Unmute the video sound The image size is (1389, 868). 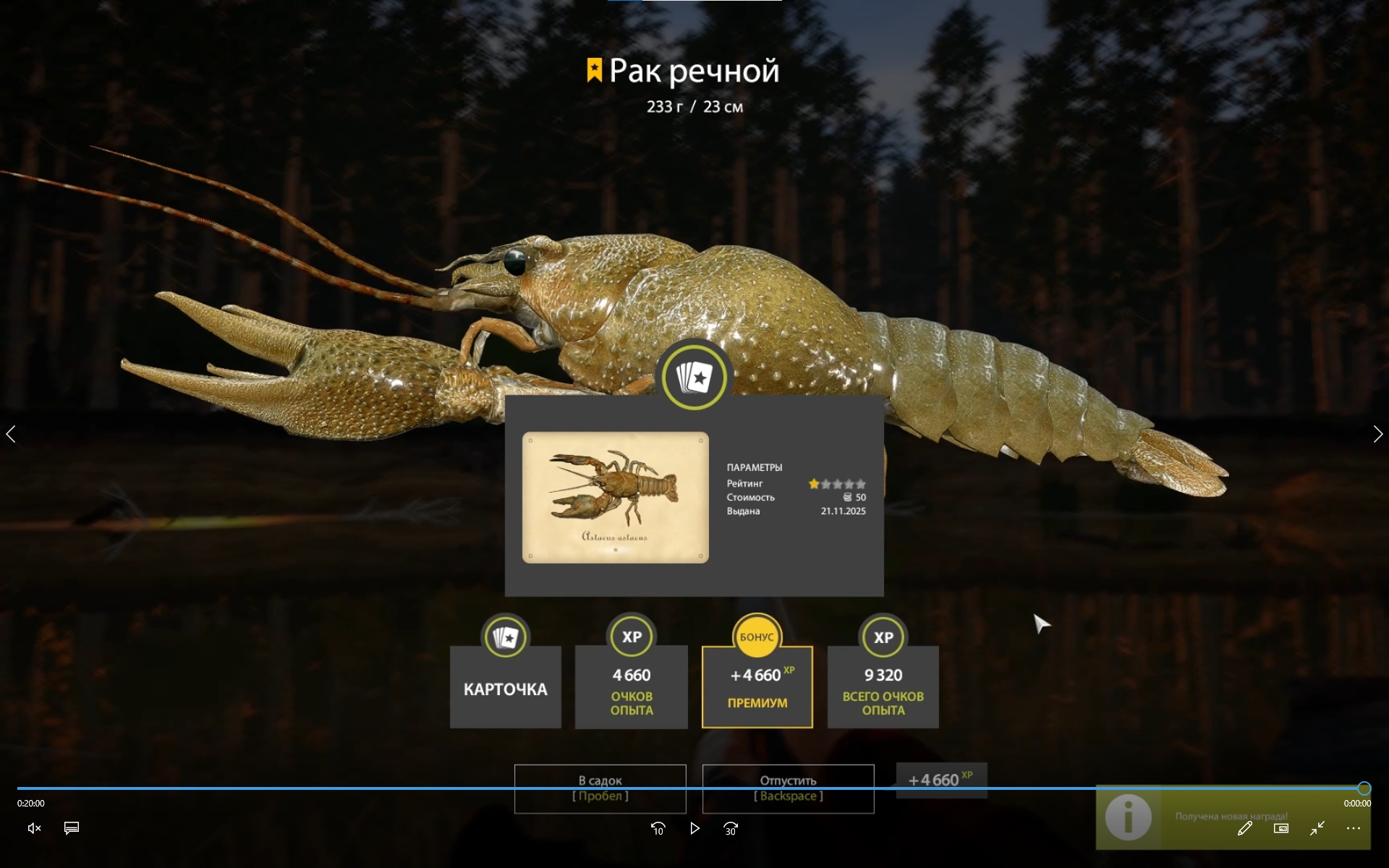(34, 828)
